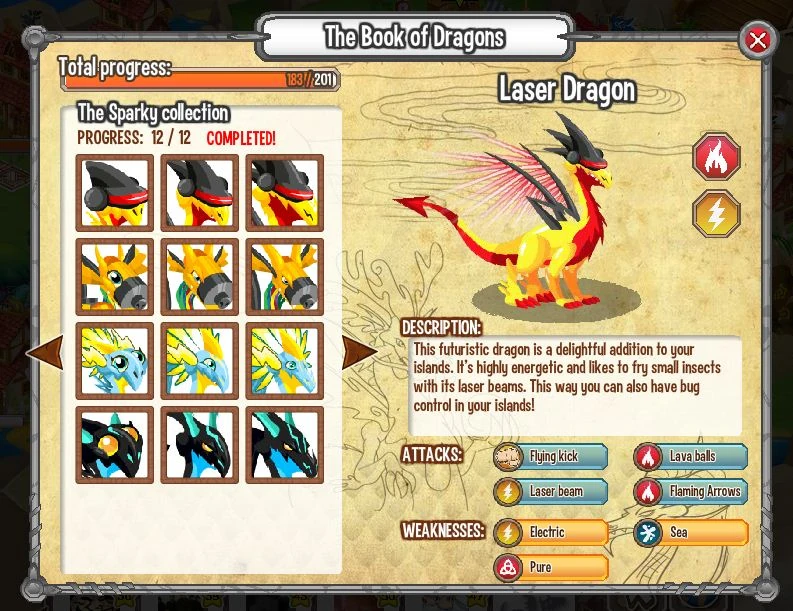Tap the yellow lightning element hexagon icon
793x611 pixels.
[717, 213]
